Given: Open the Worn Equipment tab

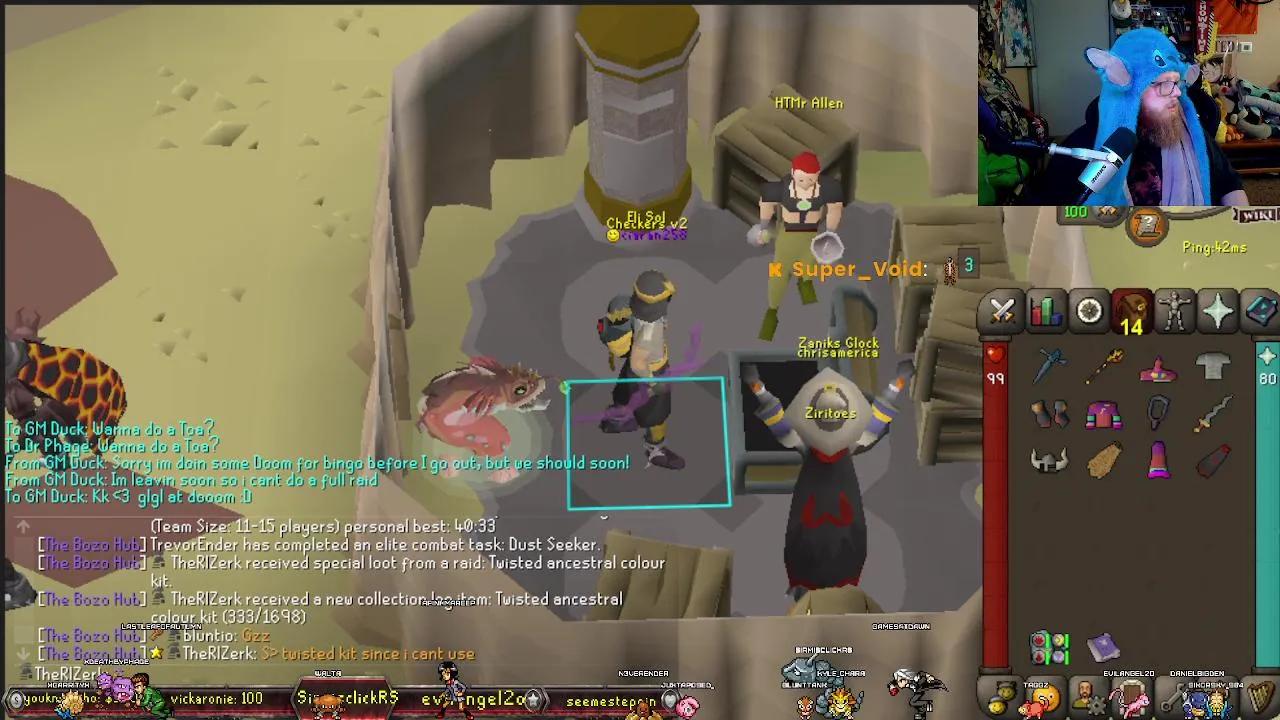Looking at the screenshot, I should tap(1173, 311).
